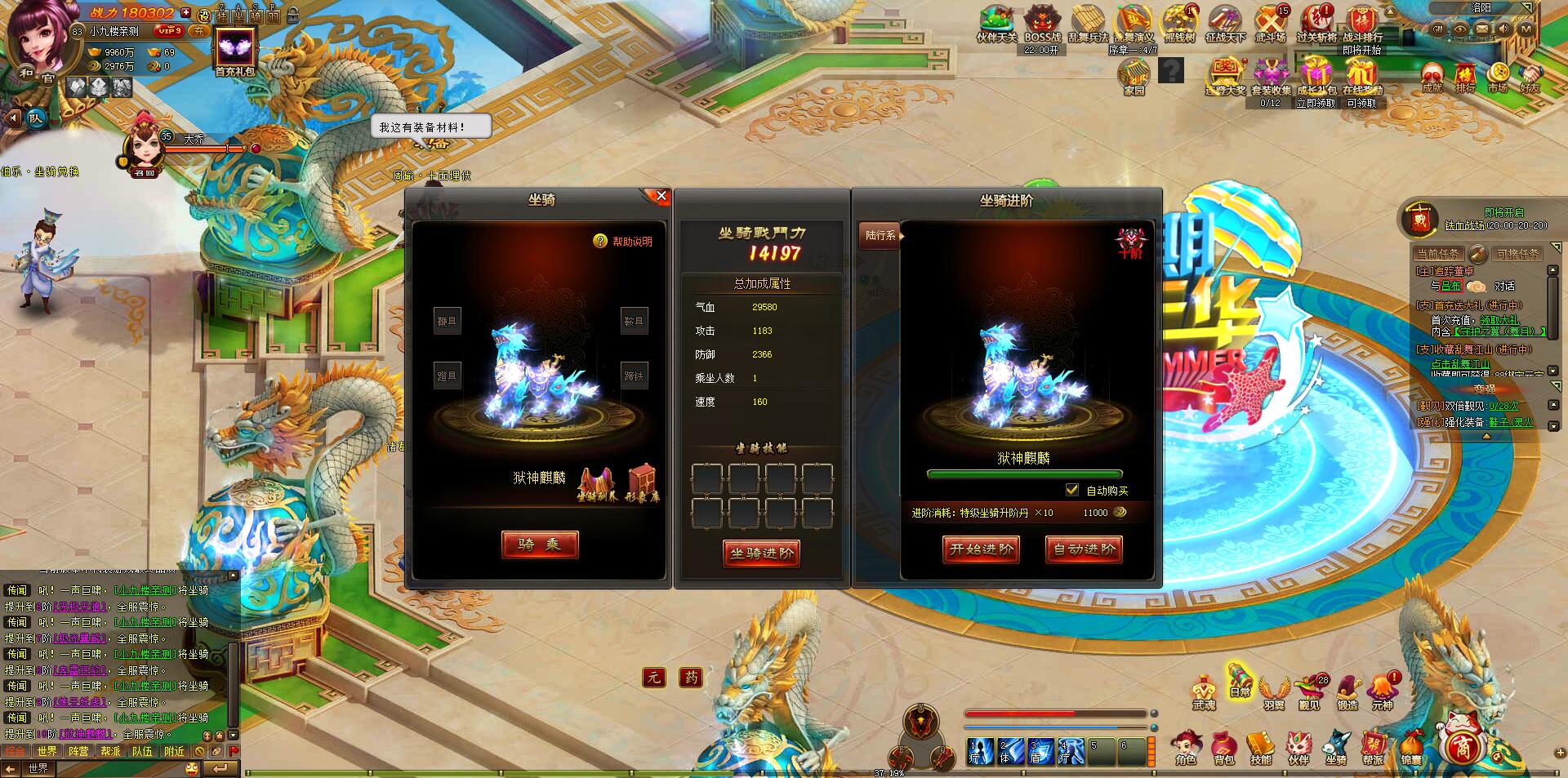Open the 好友 friends handshake icon
The width and height of the screenshot is (1568, 778).
point(1530,77)
